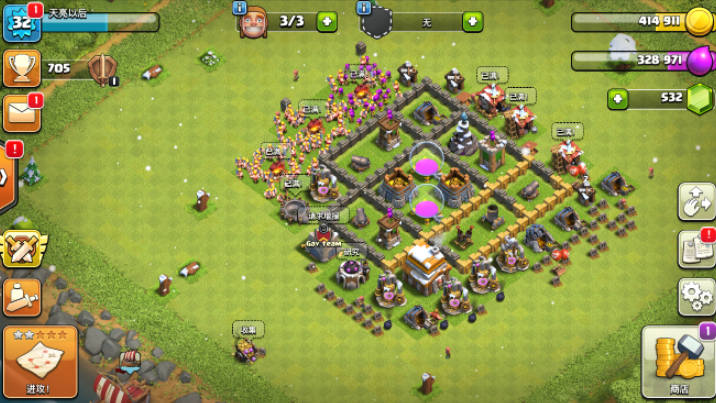
Task: Open the army overview horn button
Action: [20, 296]
